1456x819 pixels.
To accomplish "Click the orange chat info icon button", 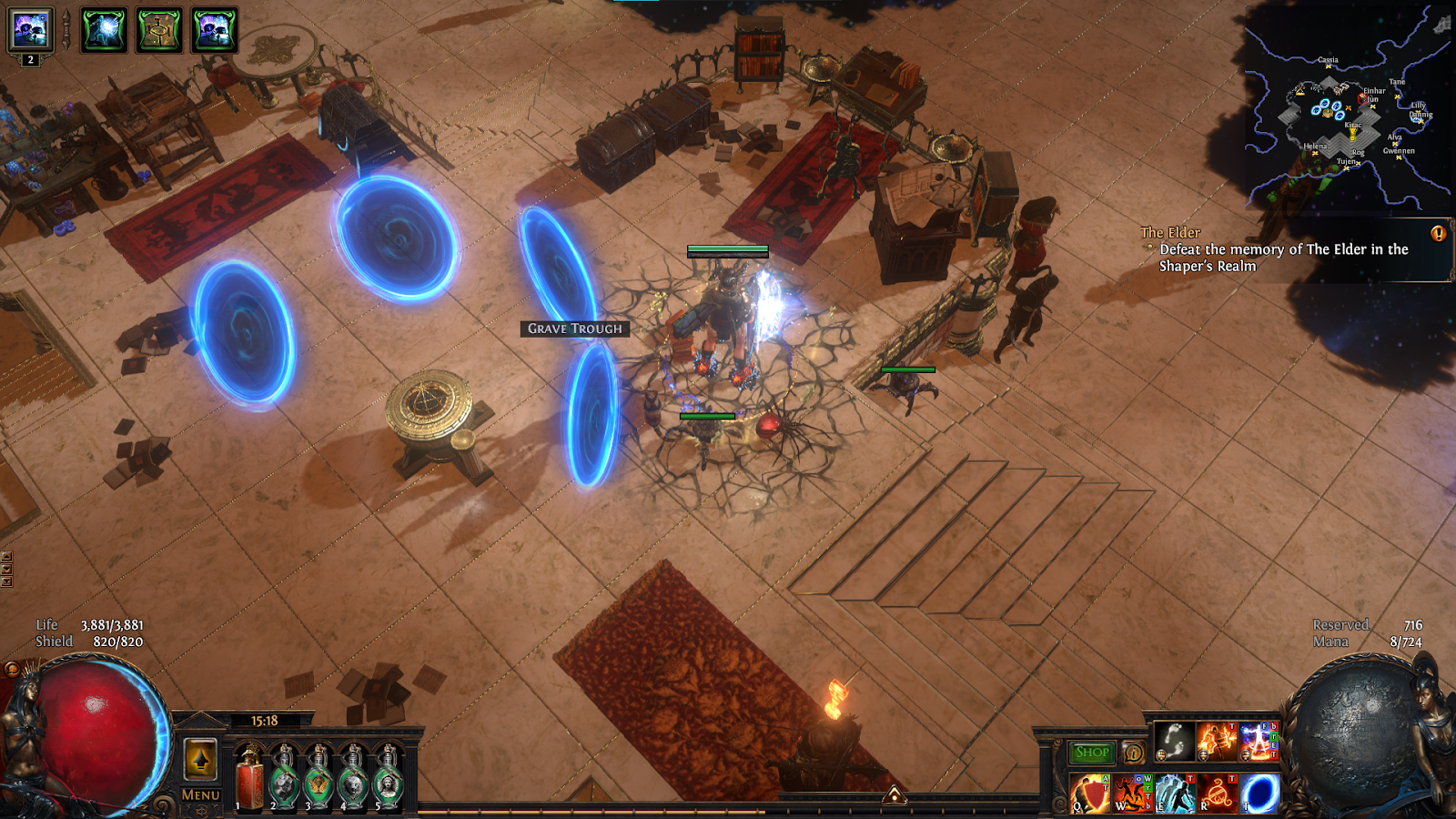I will tap(1133, 753).
